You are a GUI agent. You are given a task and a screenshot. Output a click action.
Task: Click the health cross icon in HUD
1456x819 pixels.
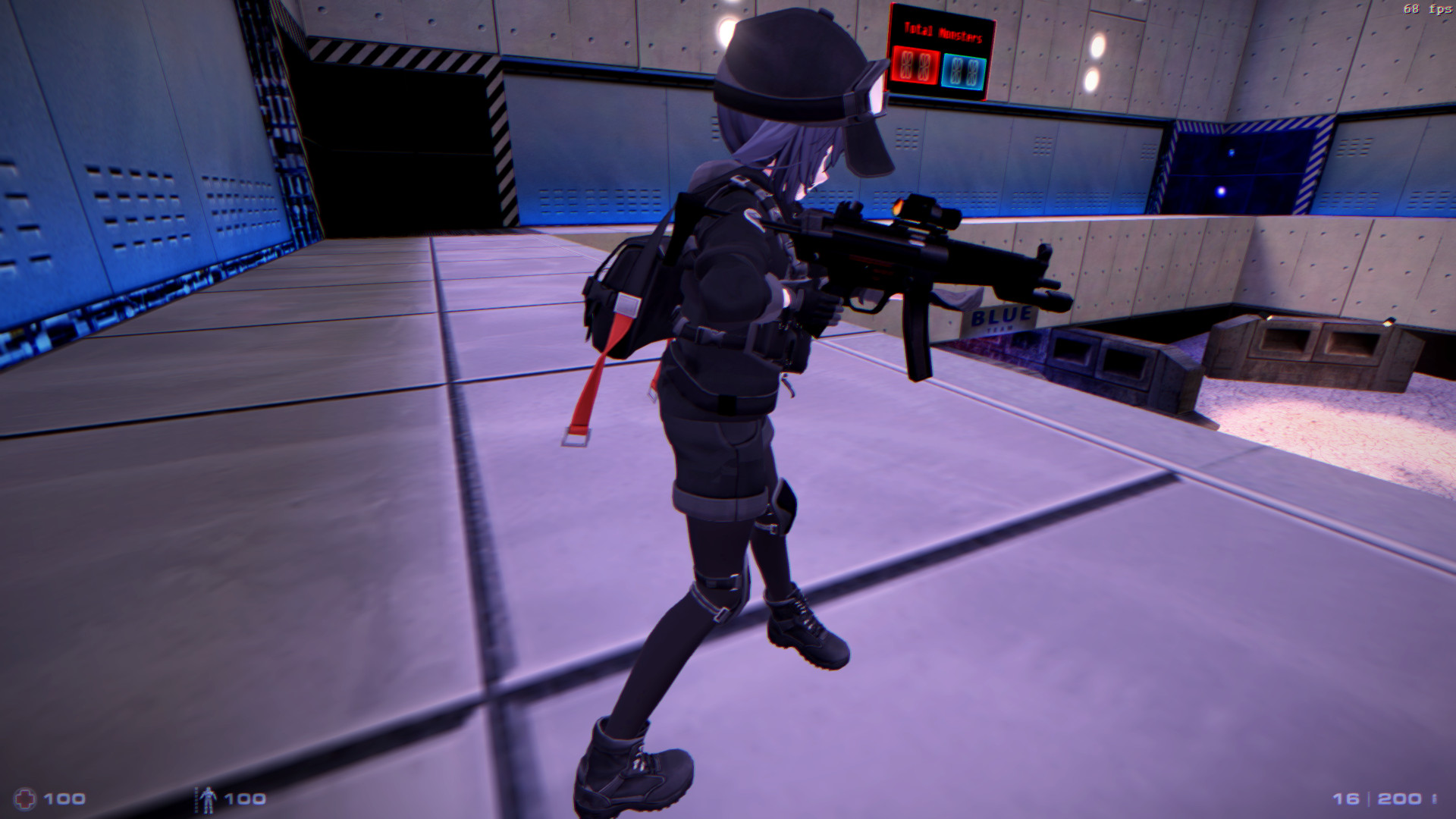tap(27, 799)
